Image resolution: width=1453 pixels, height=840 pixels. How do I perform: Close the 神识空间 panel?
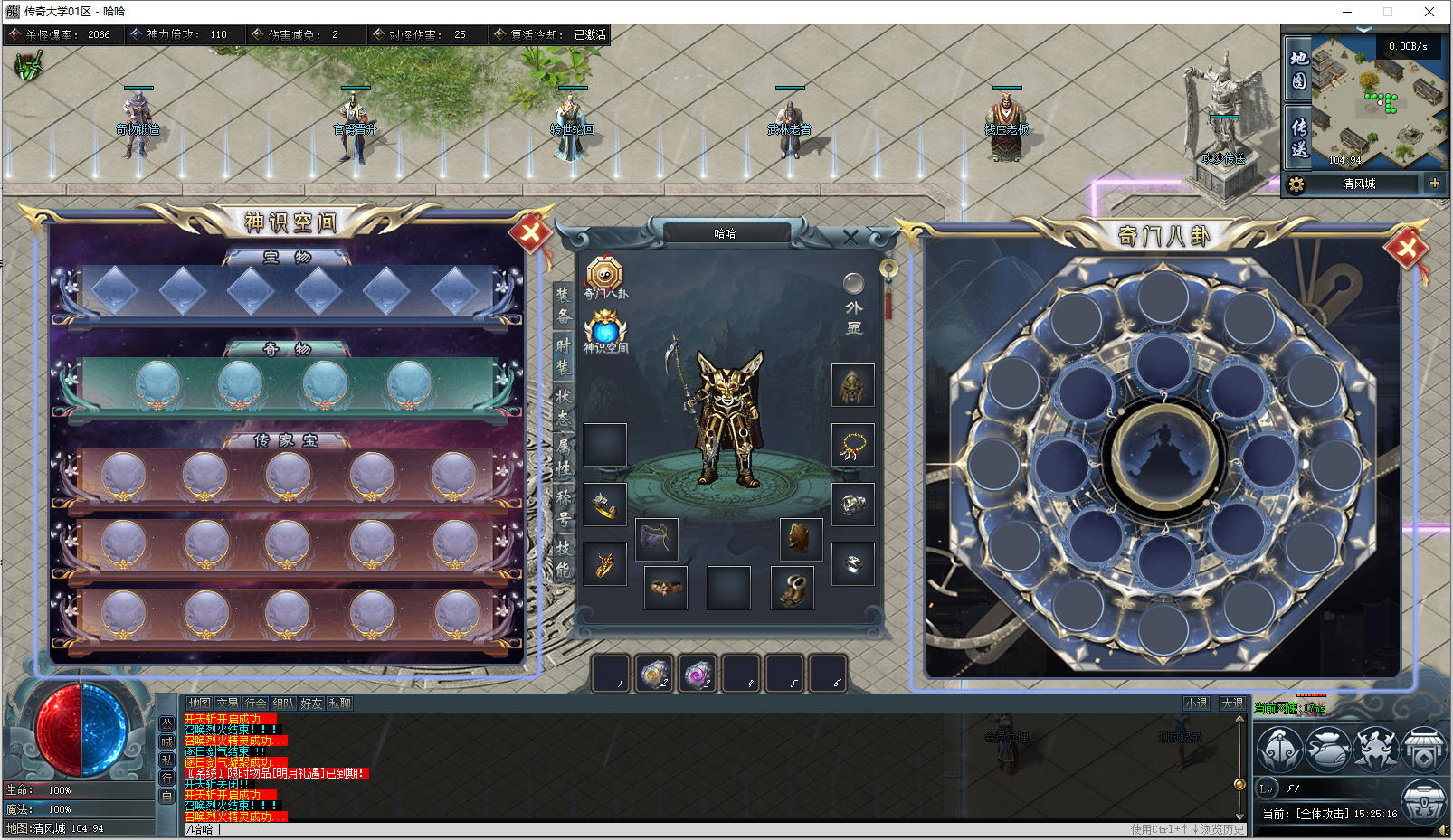[x=531, y=234]
